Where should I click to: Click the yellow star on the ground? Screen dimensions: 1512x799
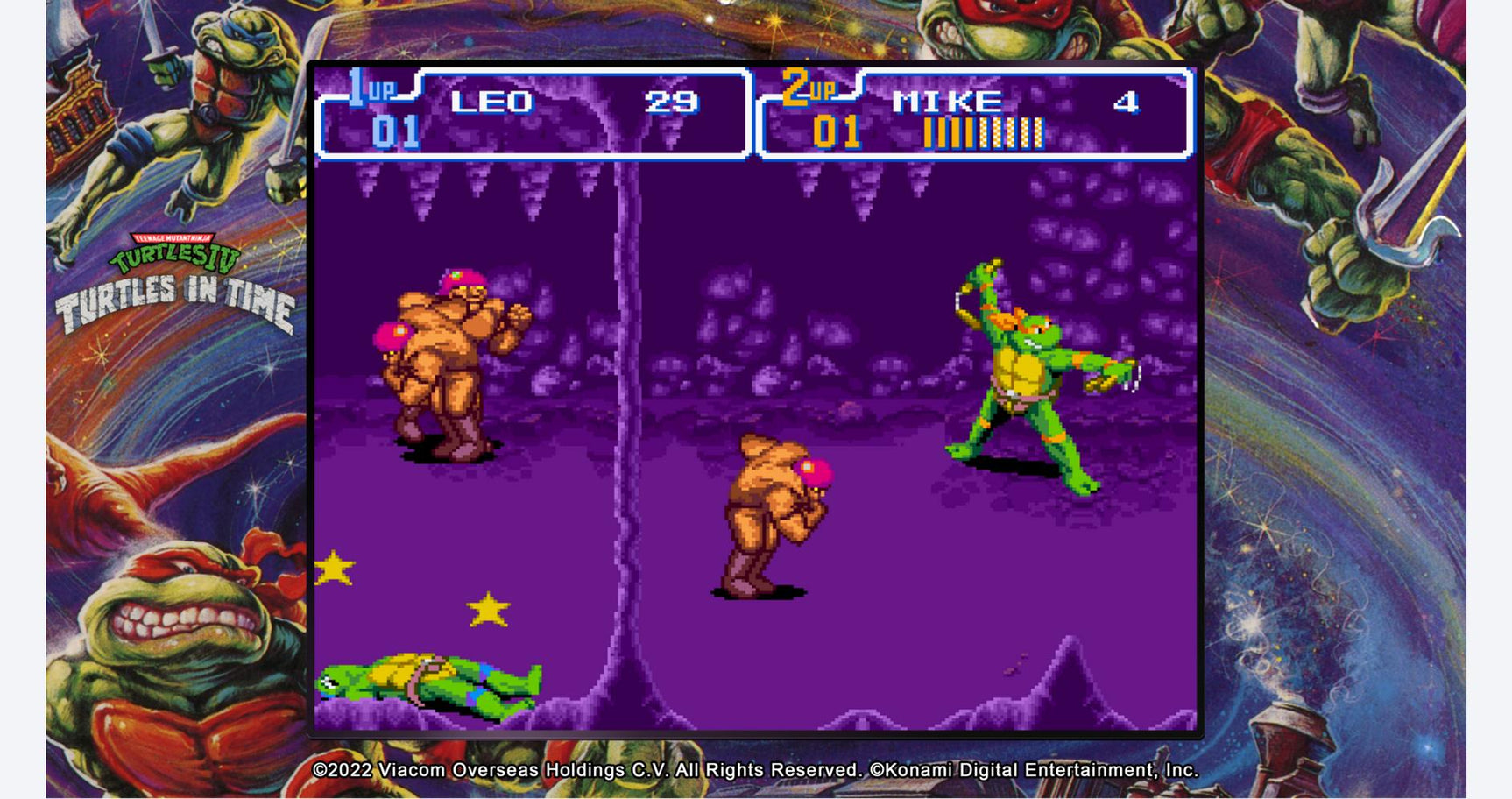[x=336, y=569]
